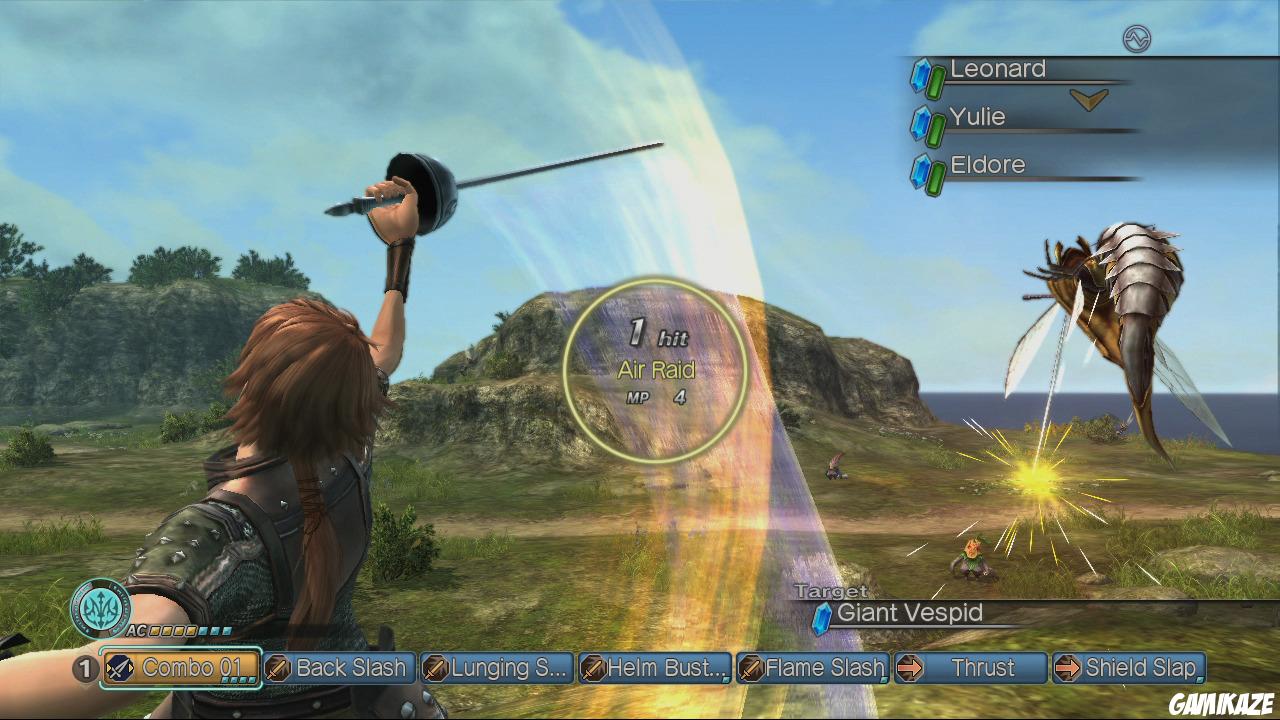
Task: Select the Combo 01 command slot
Action: (182, 668)
